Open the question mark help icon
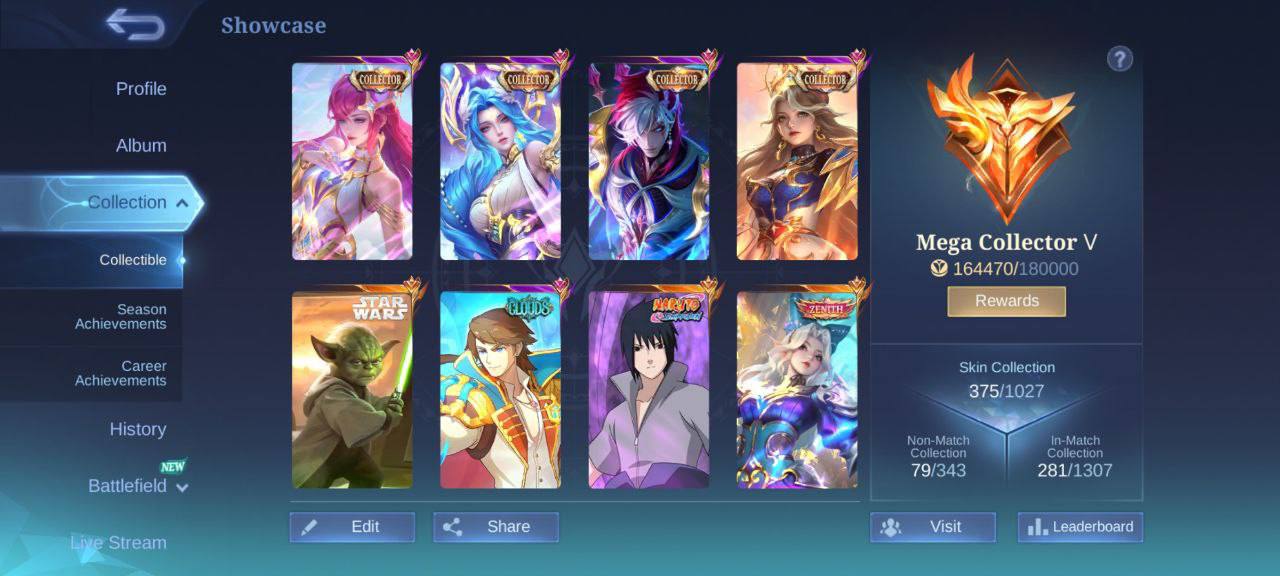 1120,59
